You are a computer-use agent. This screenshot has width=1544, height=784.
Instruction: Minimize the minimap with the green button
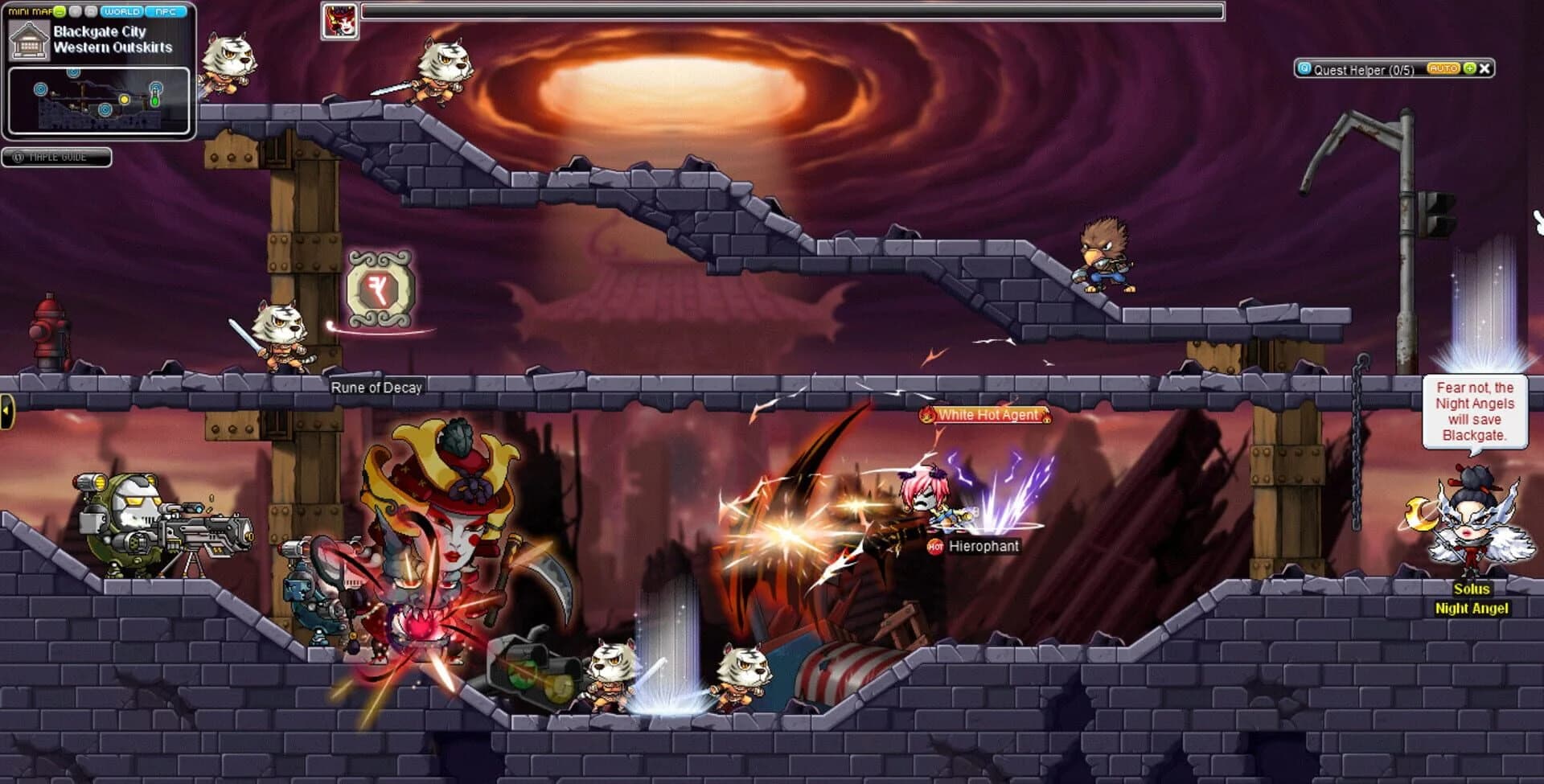click(58, 11)
